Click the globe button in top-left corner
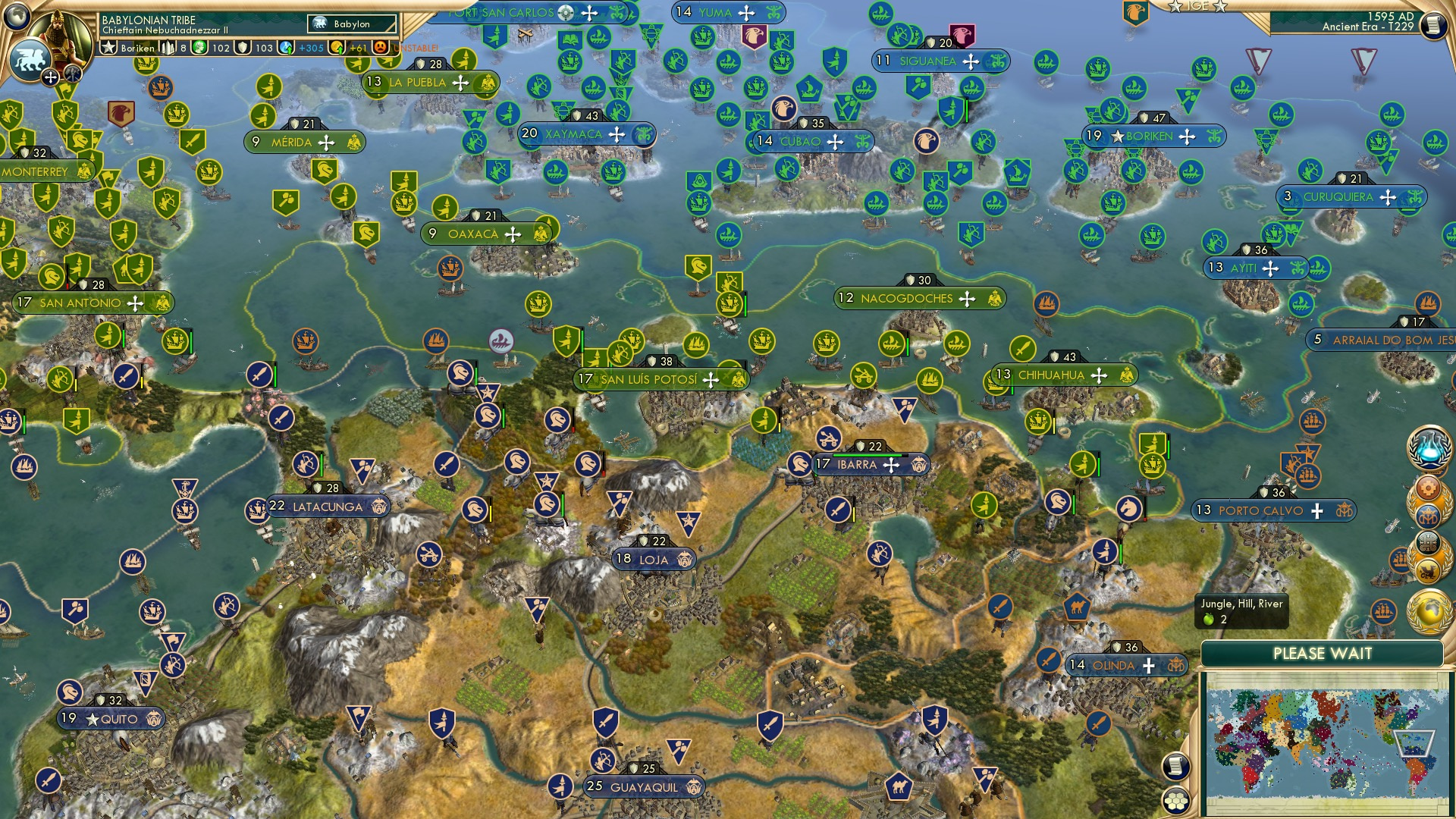Viewport: 1456px width, 819px height. 17,15
